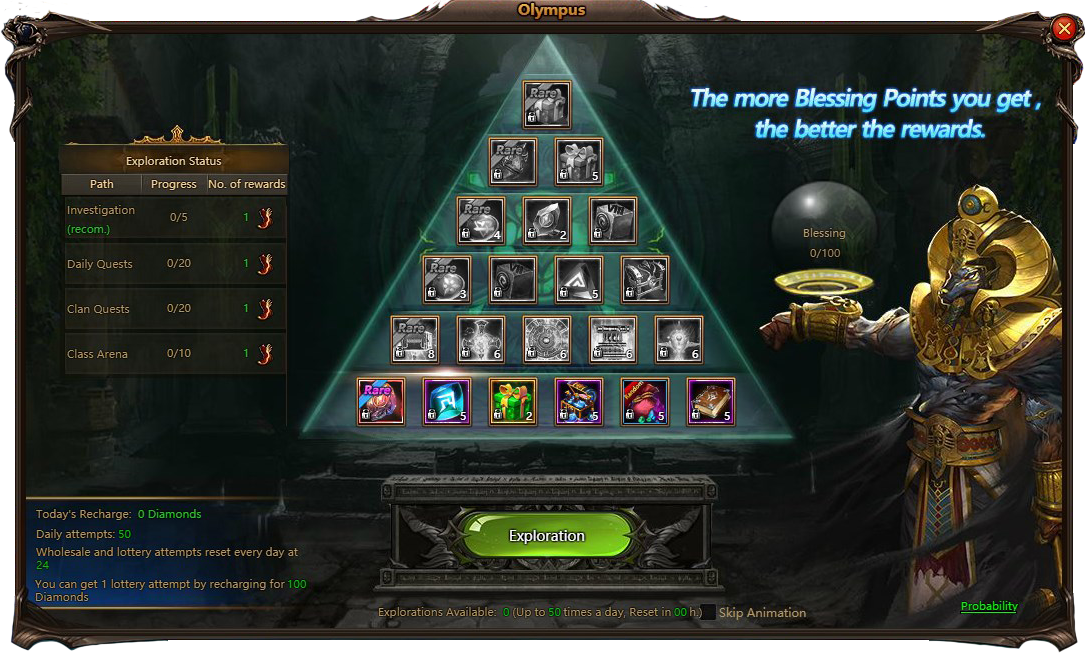Click the Blessing orb
Screen dimensions: 1085x653
823,233
